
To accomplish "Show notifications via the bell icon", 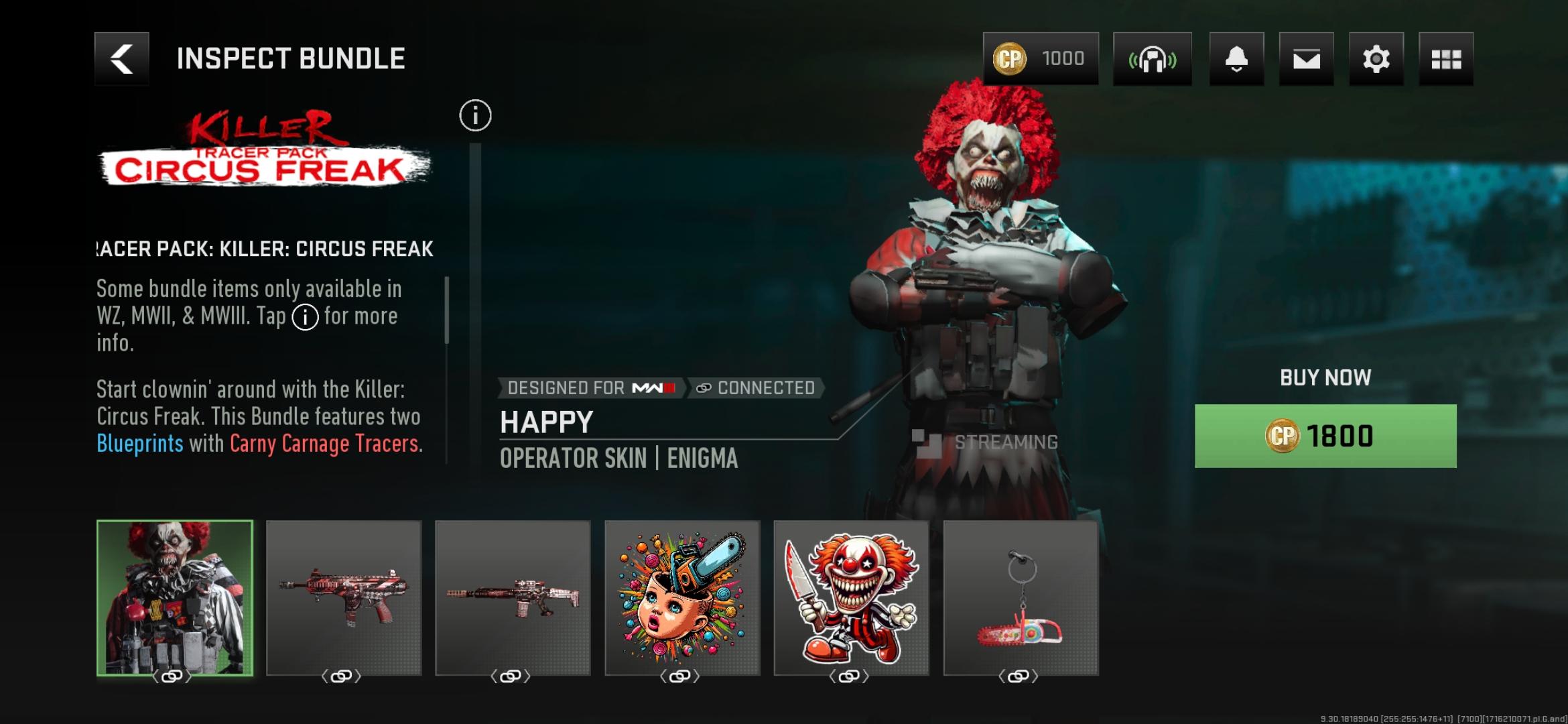I will 1236,59.
